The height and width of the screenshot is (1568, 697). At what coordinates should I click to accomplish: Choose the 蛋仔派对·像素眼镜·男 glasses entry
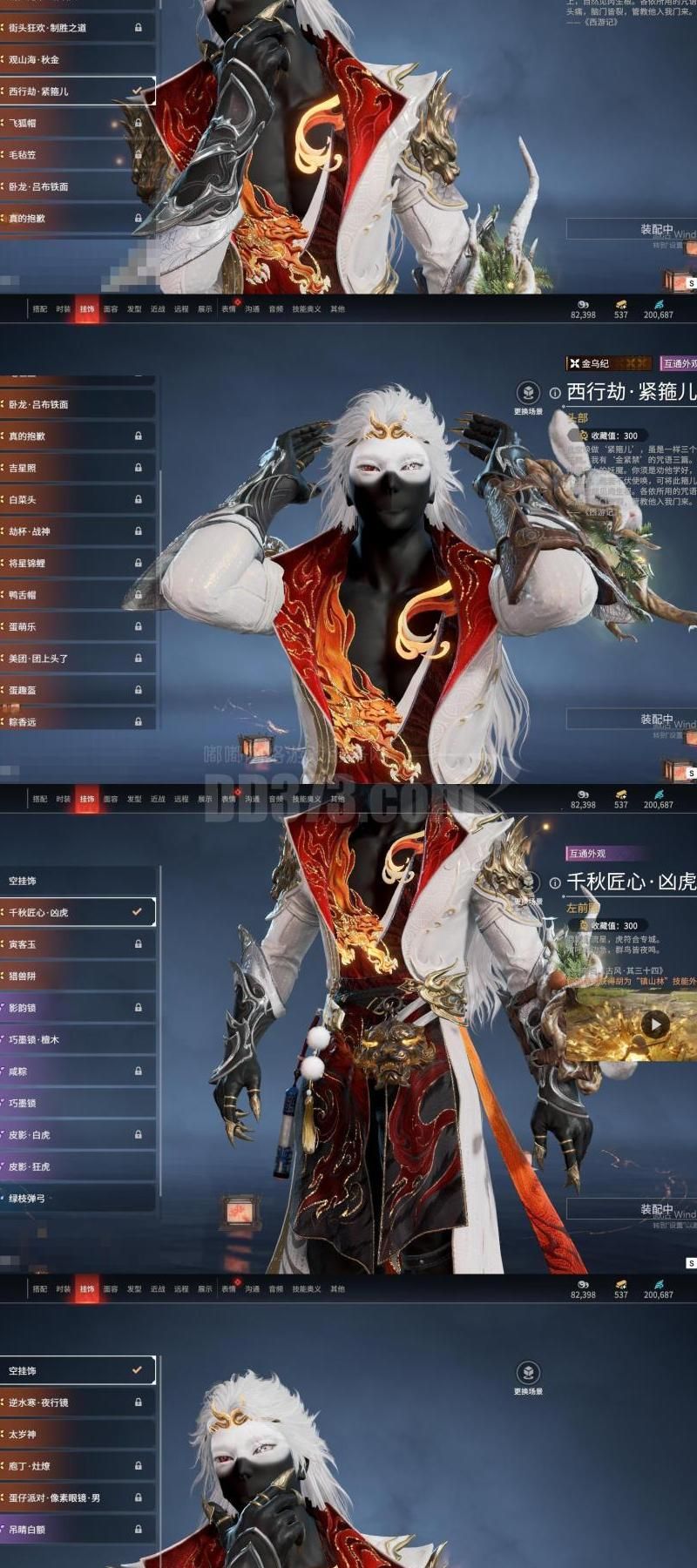coord(77,1497)
